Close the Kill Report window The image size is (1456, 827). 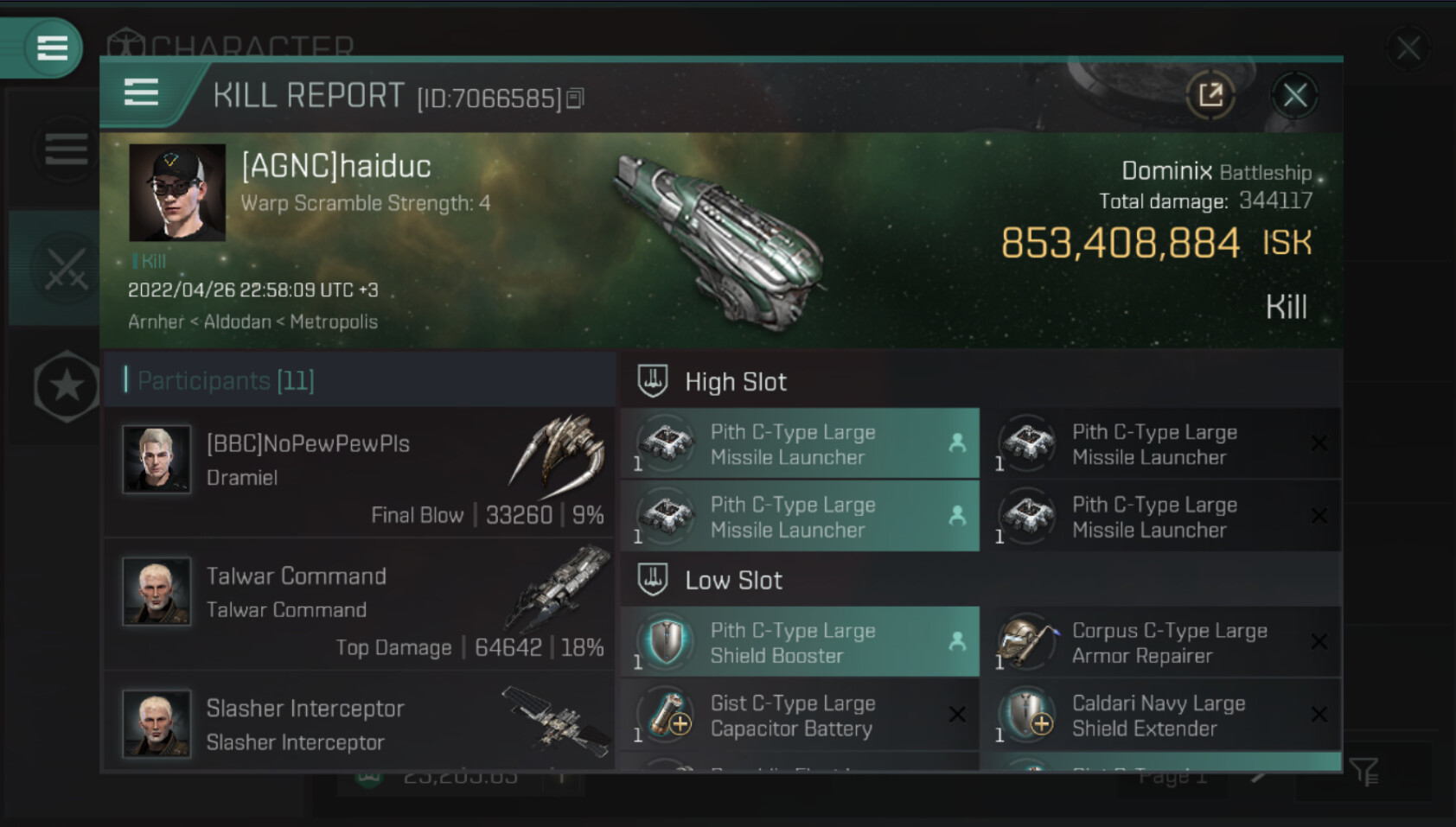pos(1294,95)
